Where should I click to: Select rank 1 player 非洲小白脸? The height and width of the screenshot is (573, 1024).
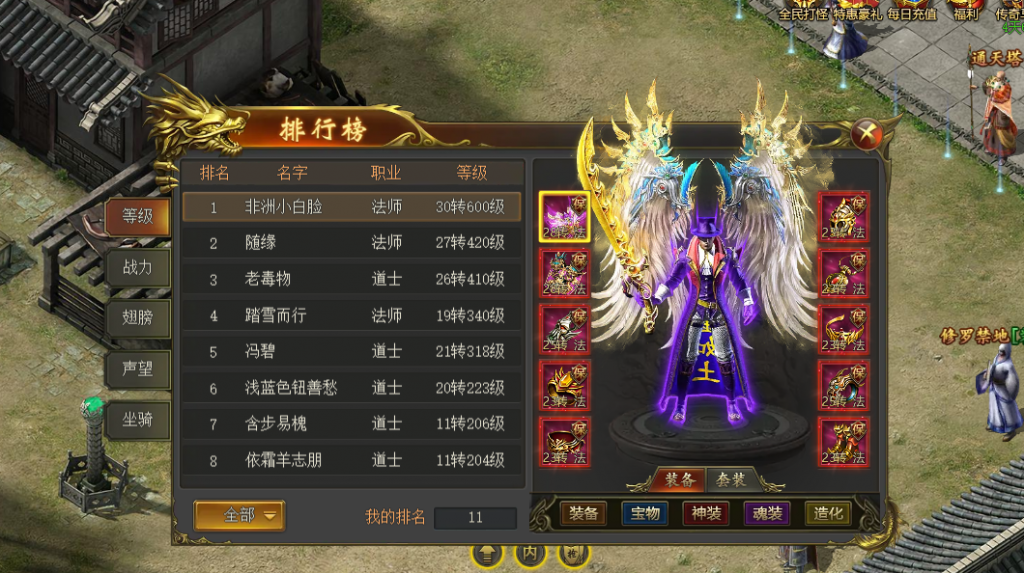(x=352, y=207)
